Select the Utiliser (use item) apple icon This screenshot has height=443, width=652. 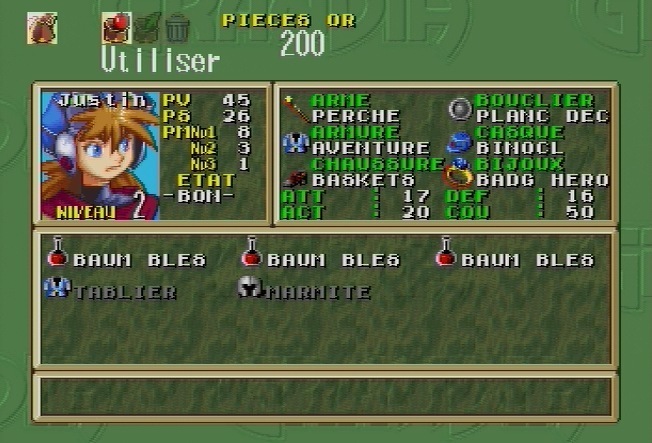click(116, 27)
